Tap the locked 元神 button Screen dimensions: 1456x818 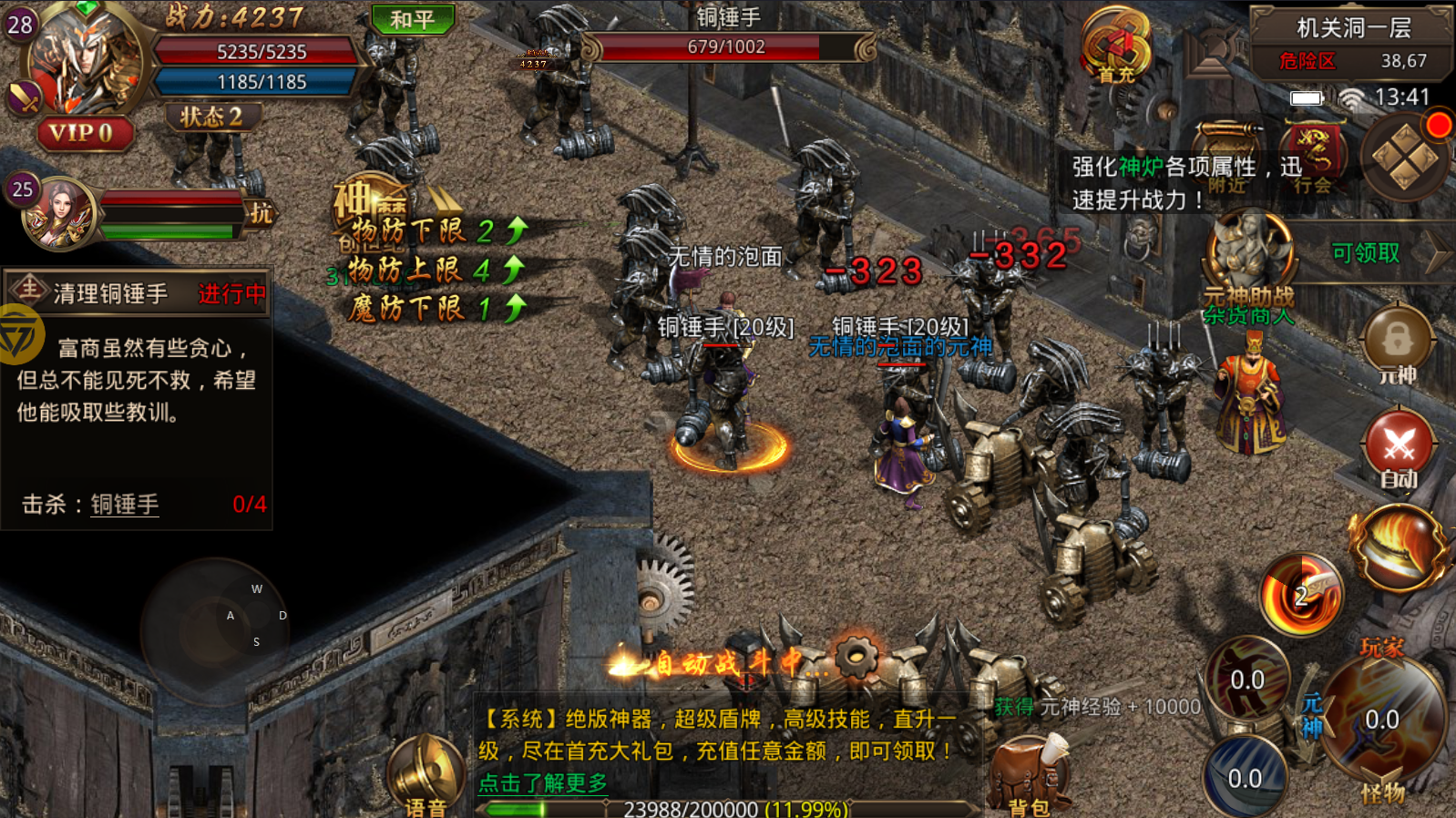[1397, 344]
